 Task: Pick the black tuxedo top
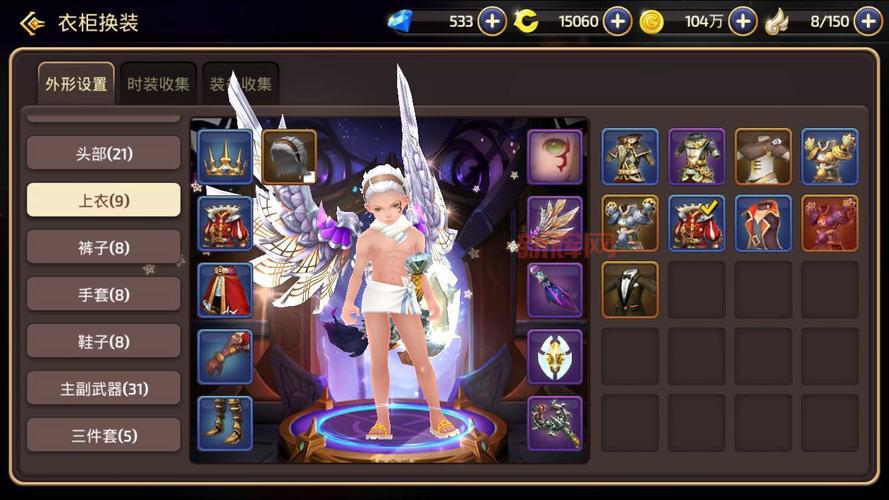tap(630, 289)
